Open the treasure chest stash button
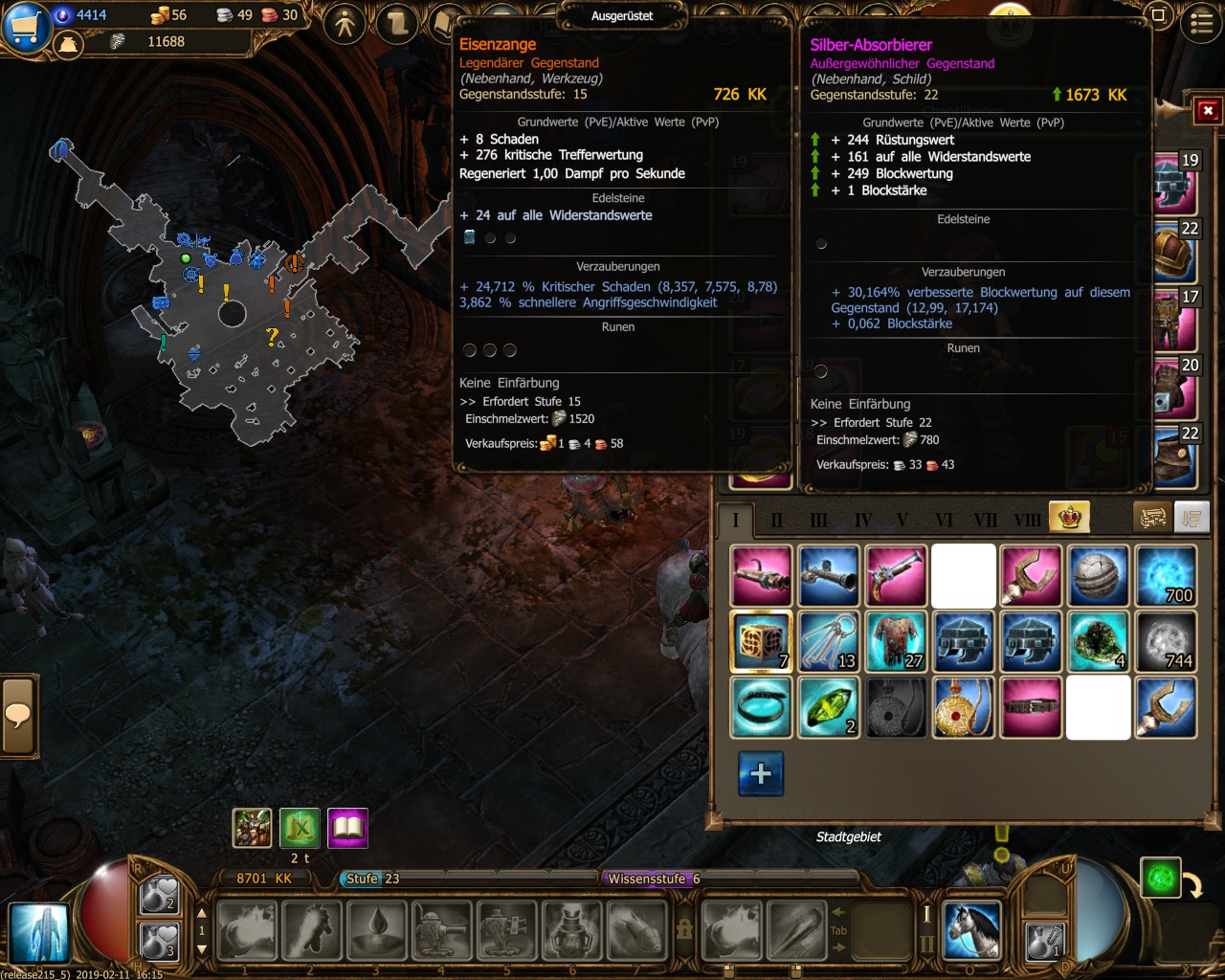The height and width of the screenshot is (980, 1225). [x=1153, y=518]
